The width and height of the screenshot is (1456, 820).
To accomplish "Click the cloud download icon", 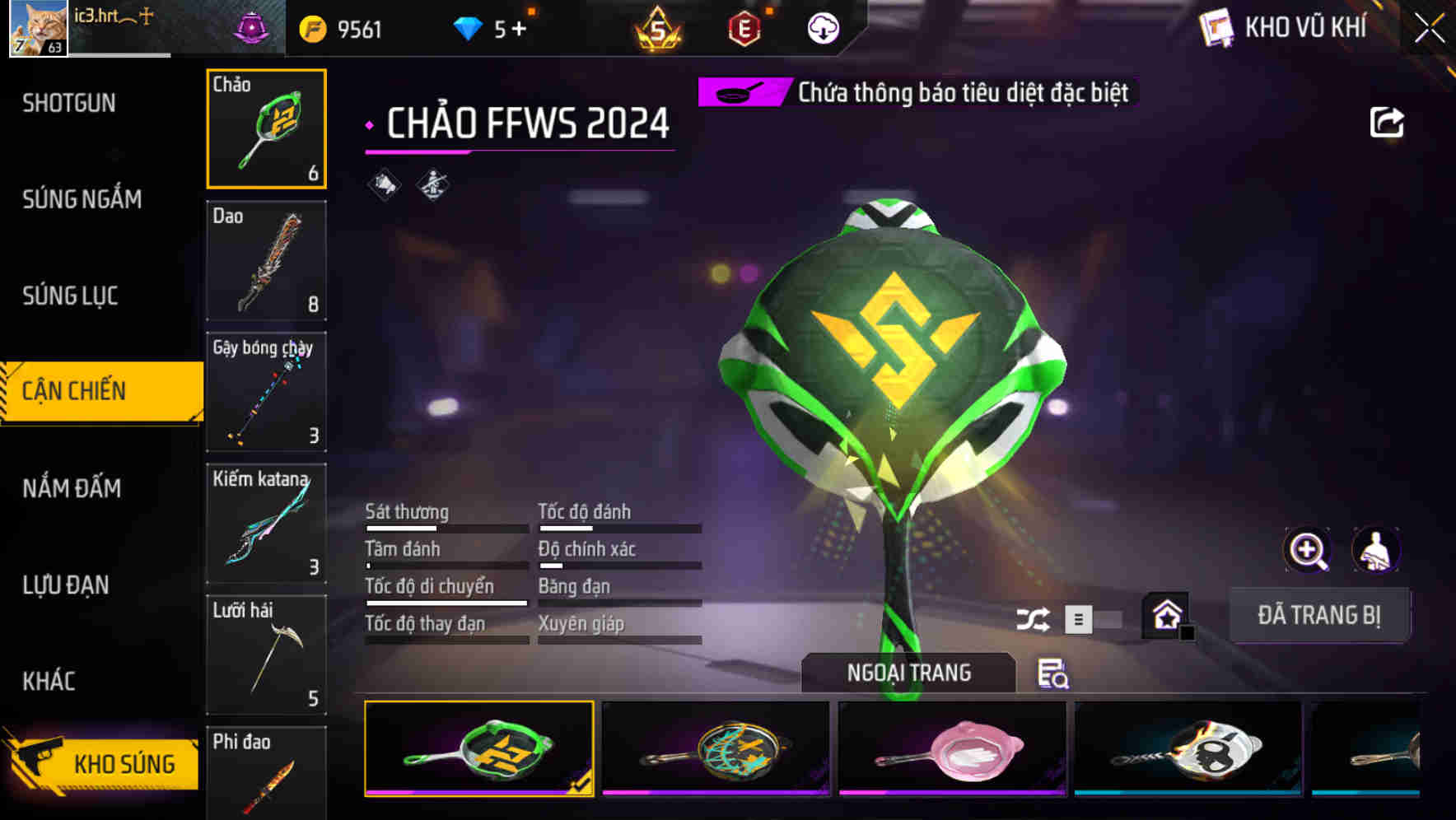I will (821, 28).
